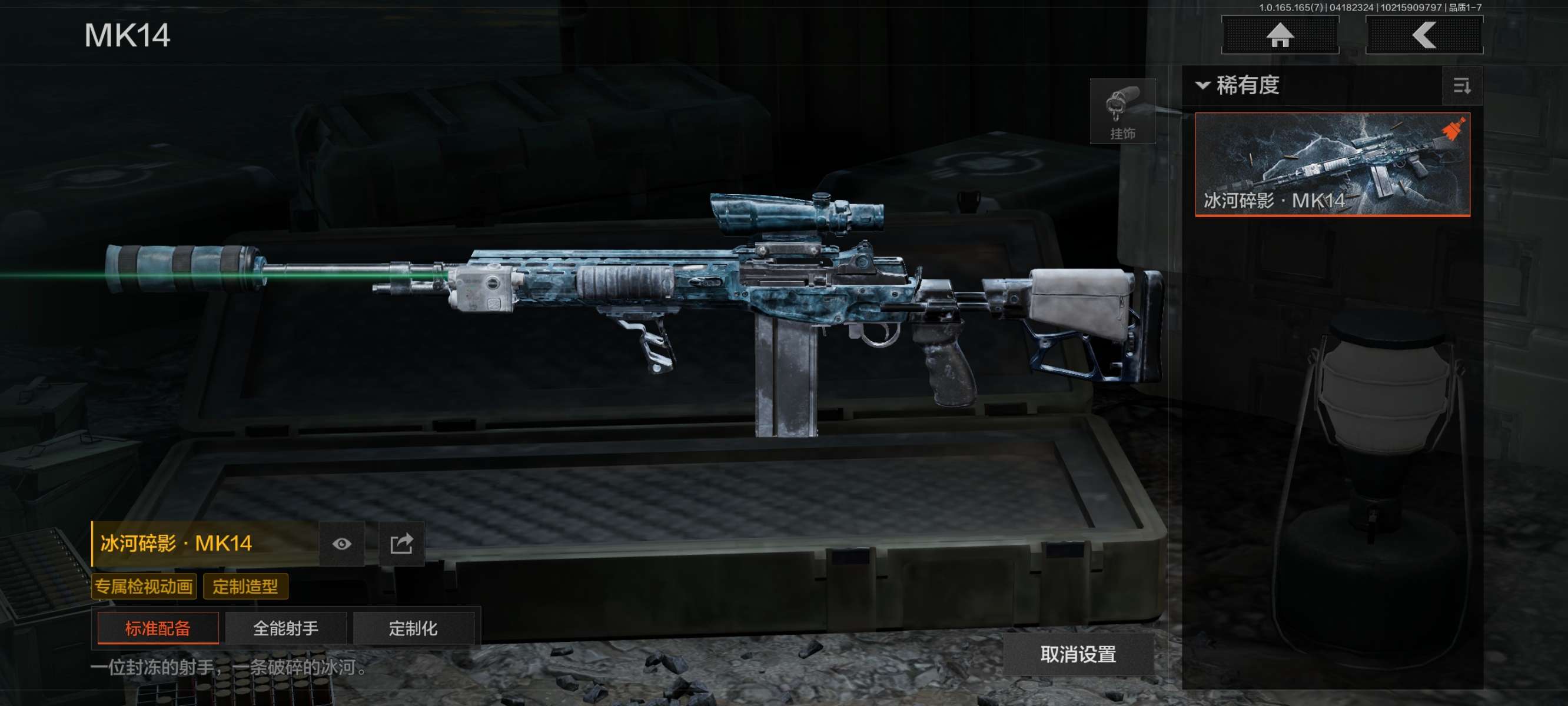The width and height of the screenshot is (1568, 706).
Task: Select the 定制造型 tag
Action: [245, 587]
